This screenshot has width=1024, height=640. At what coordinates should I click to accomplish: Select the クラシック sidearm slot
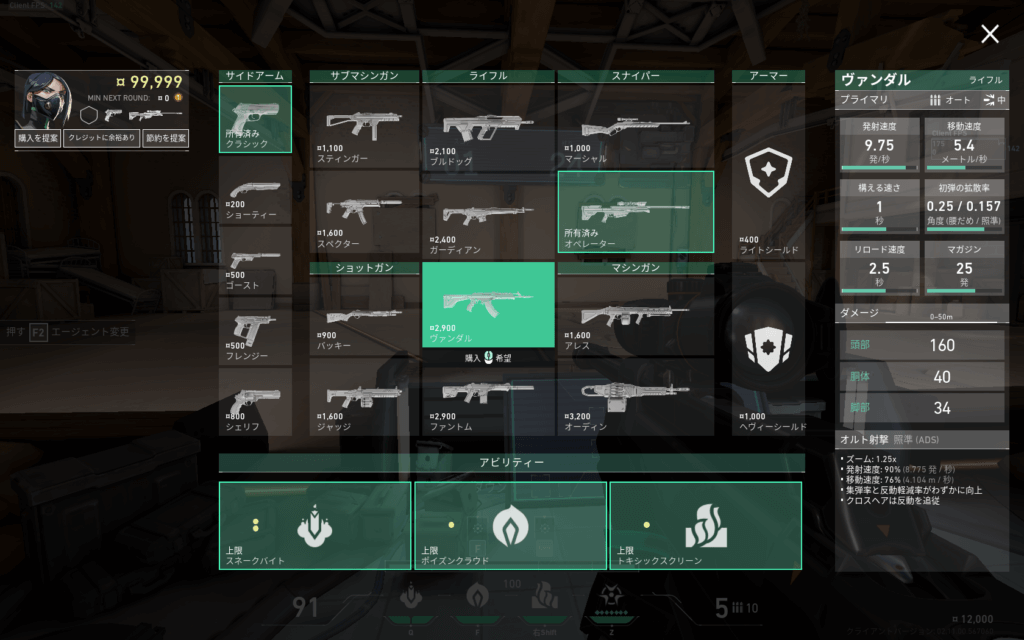point(255,119)
